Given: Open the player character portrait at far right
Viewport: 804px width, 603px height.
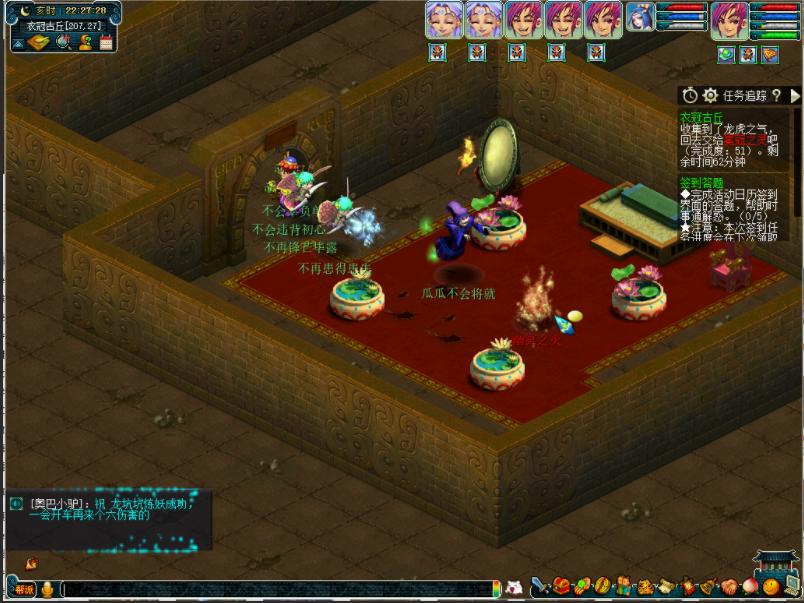Looking at the screenshot, I should [x=729, y=19].
